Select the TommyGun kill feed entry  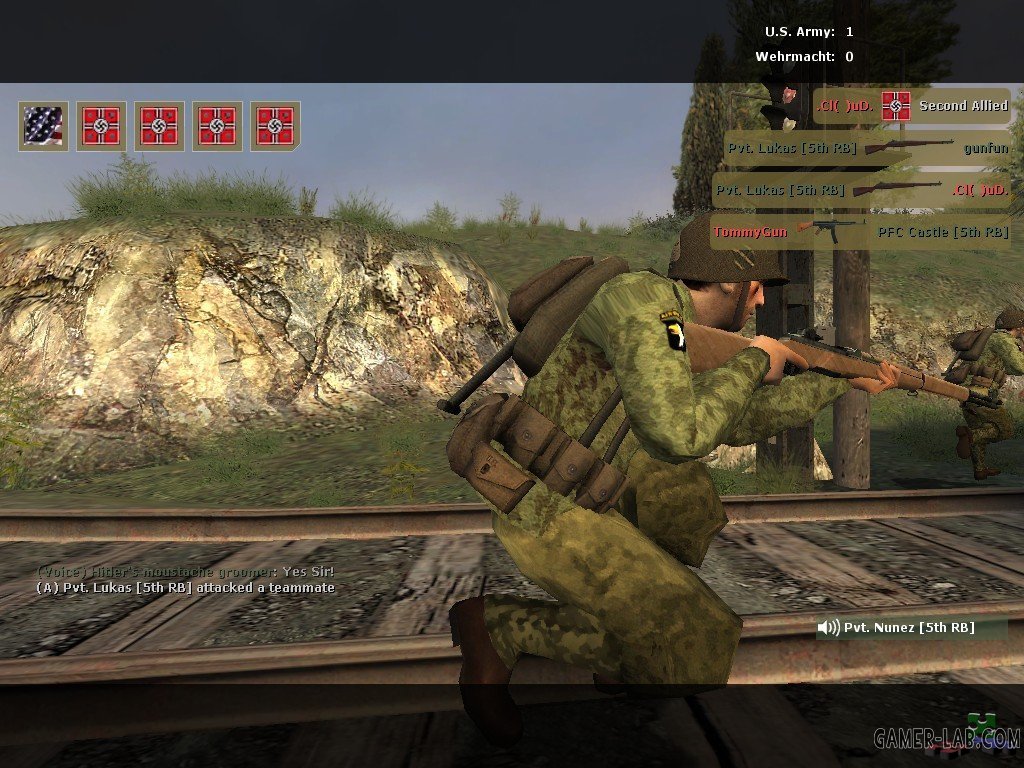(x=860, y=232)
